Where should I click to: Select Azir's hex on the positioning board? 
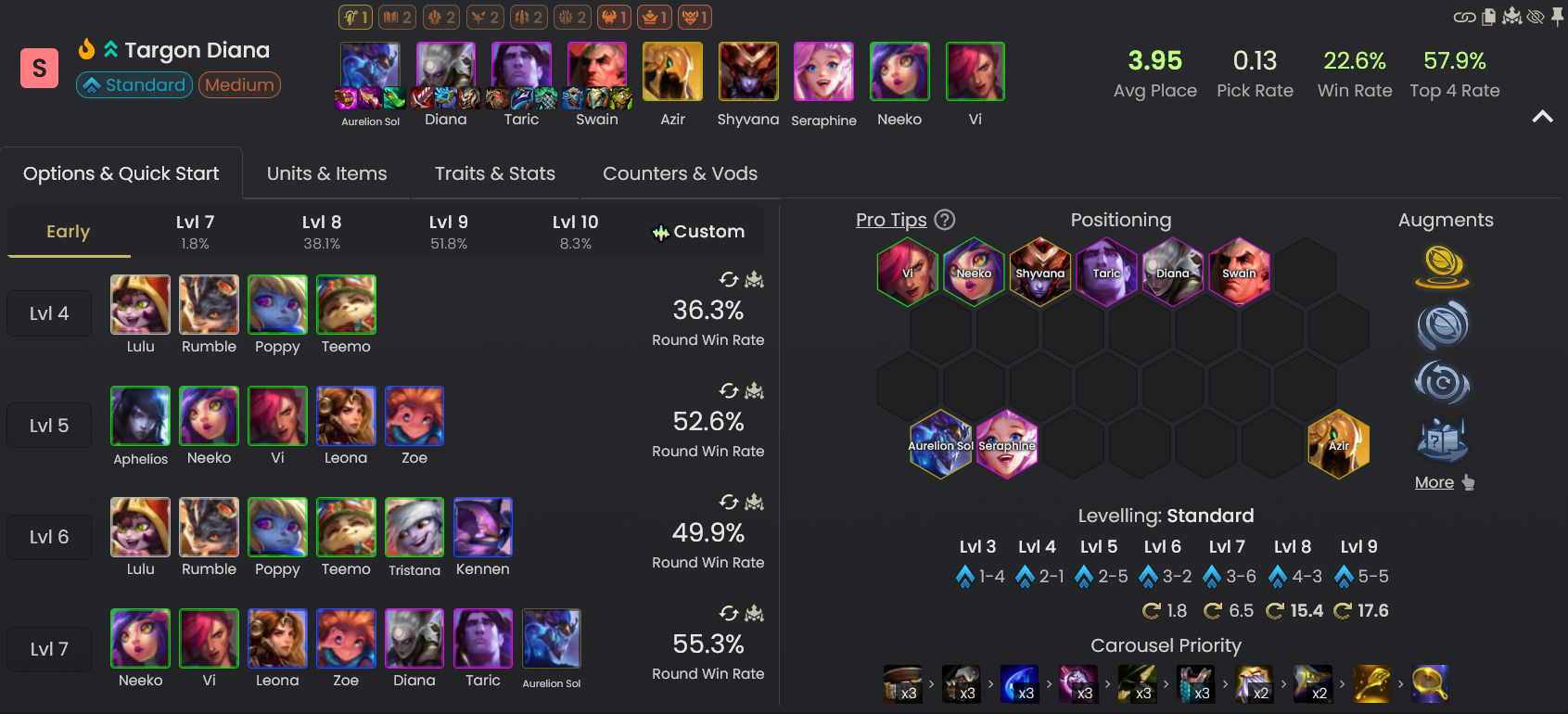[1339, 444]
